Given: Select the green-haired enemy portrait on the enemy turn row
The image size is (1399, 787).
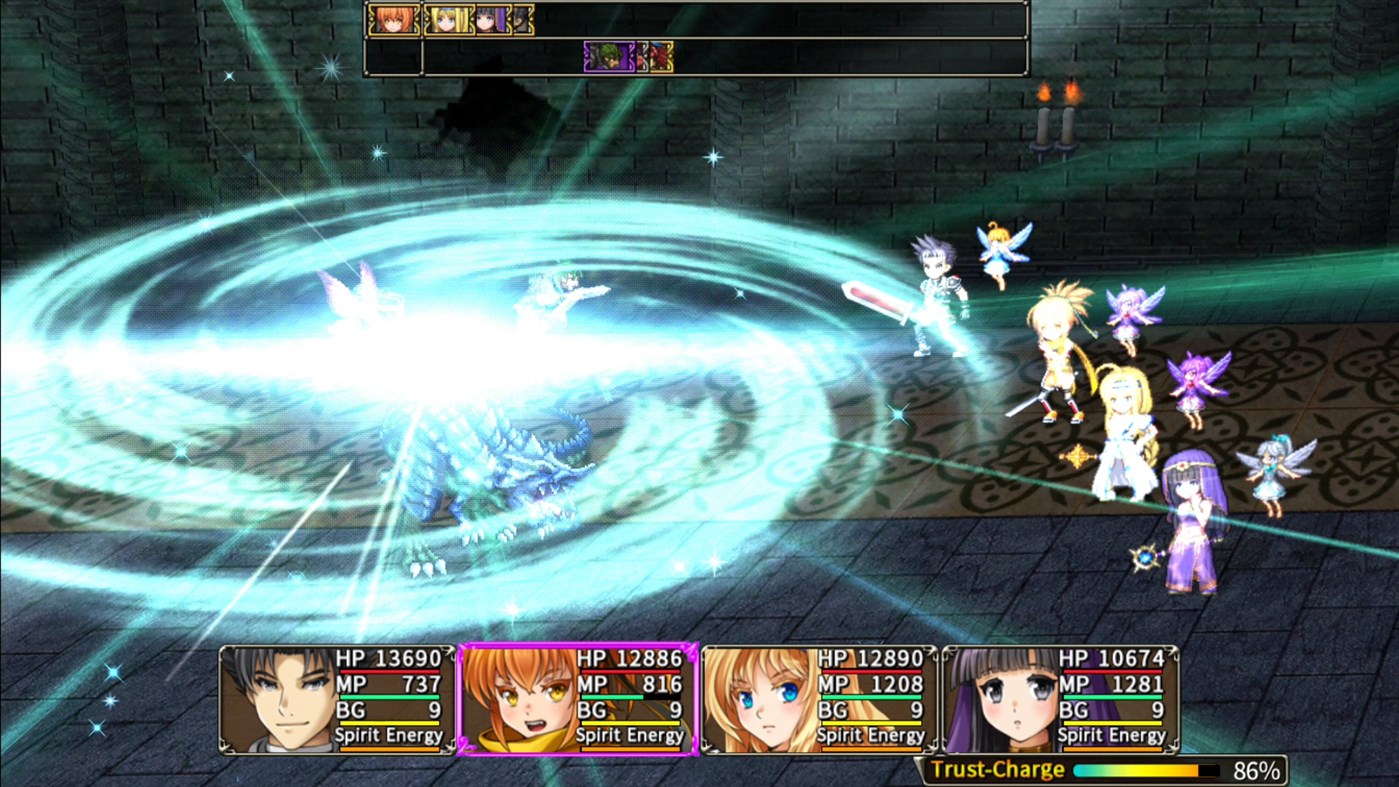Looking at the screenshot, I should coord(609,57).
